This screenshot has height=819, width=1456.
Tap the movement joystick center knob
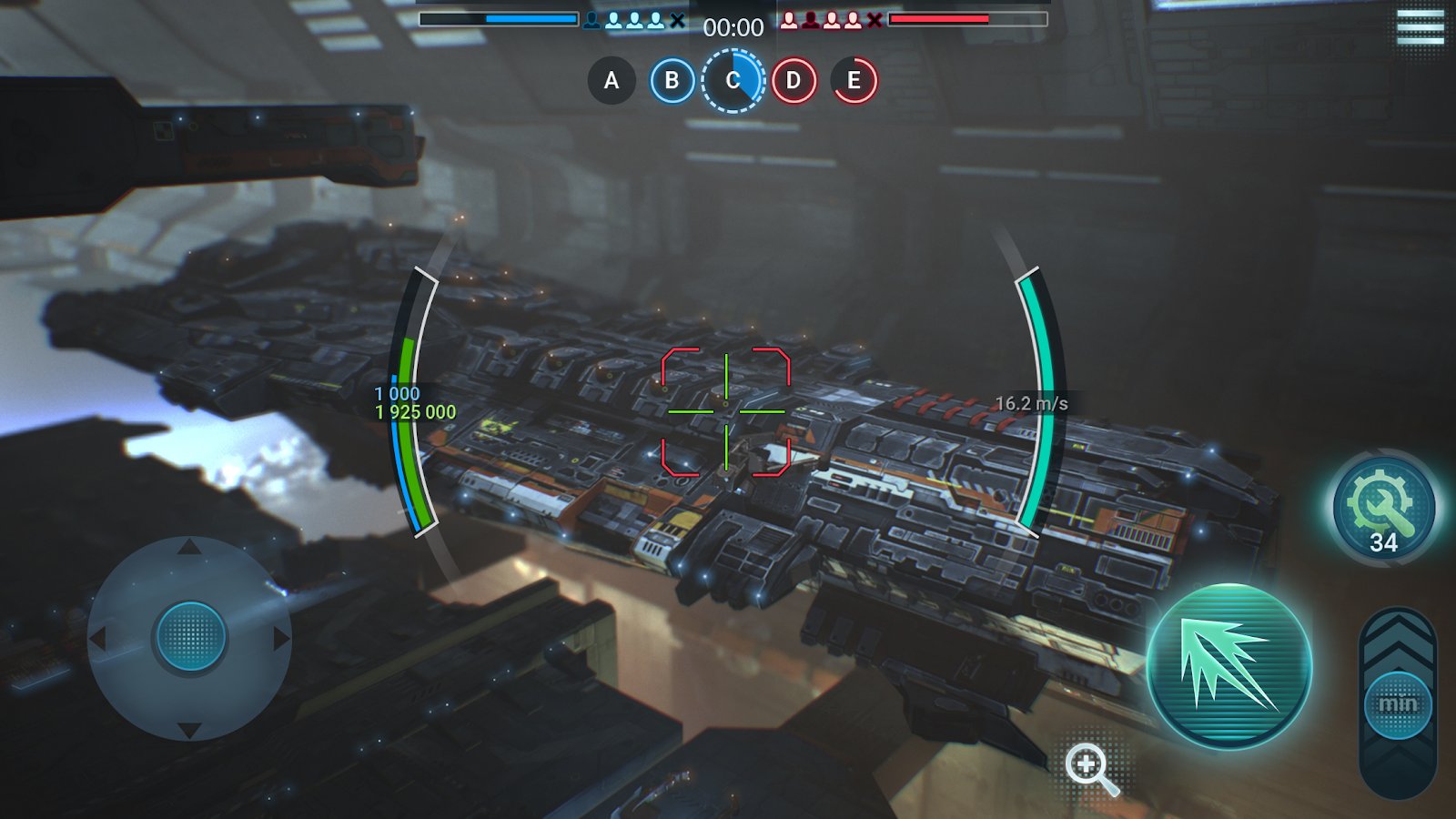[x=190, y=636]
